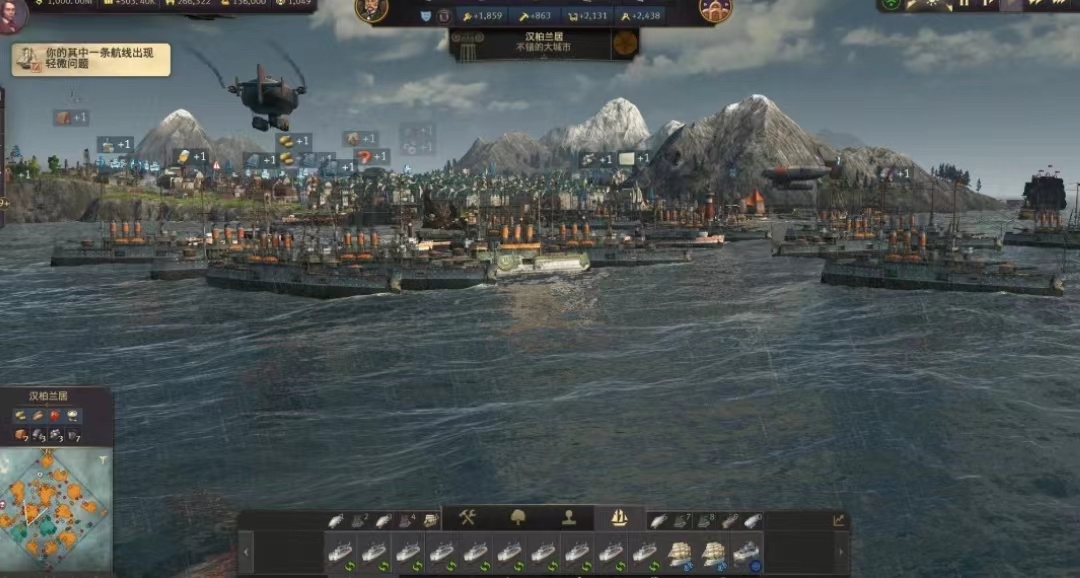Click the orange compass icon beside city name
Viewport: 1080px width, 578px height.
click(x=625, y=43)
